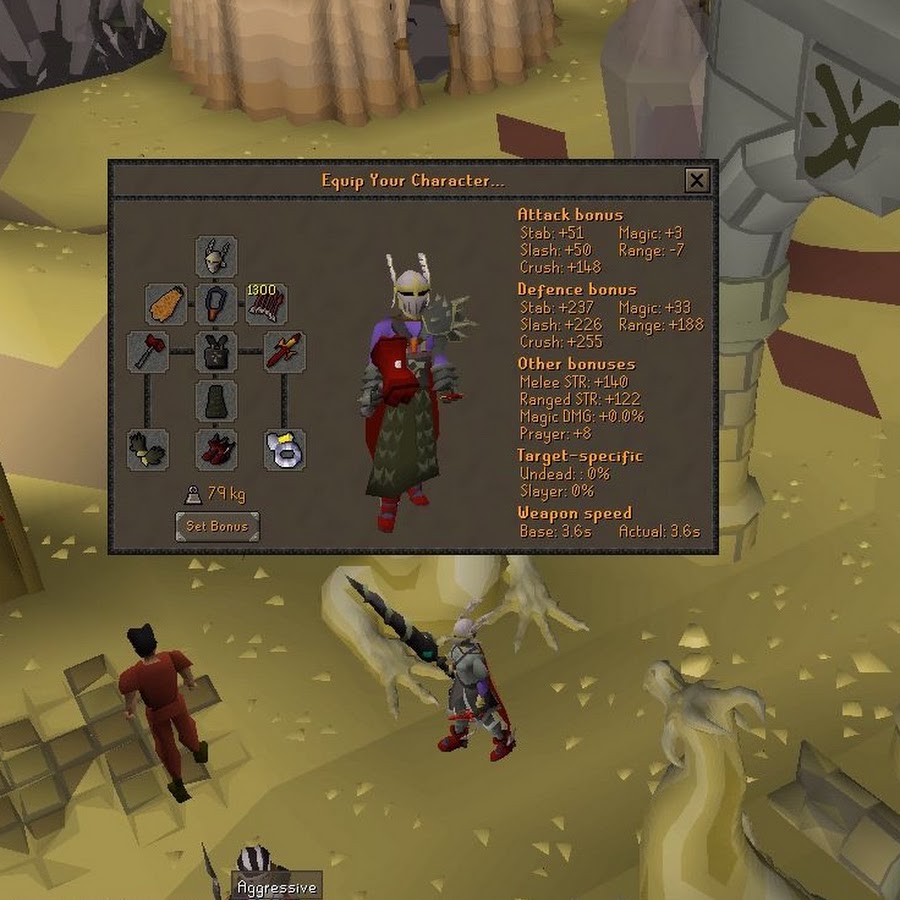Choose the dark gloves slot
The width and height of the screenshot is (900, 900).
(x=147, y=450)
